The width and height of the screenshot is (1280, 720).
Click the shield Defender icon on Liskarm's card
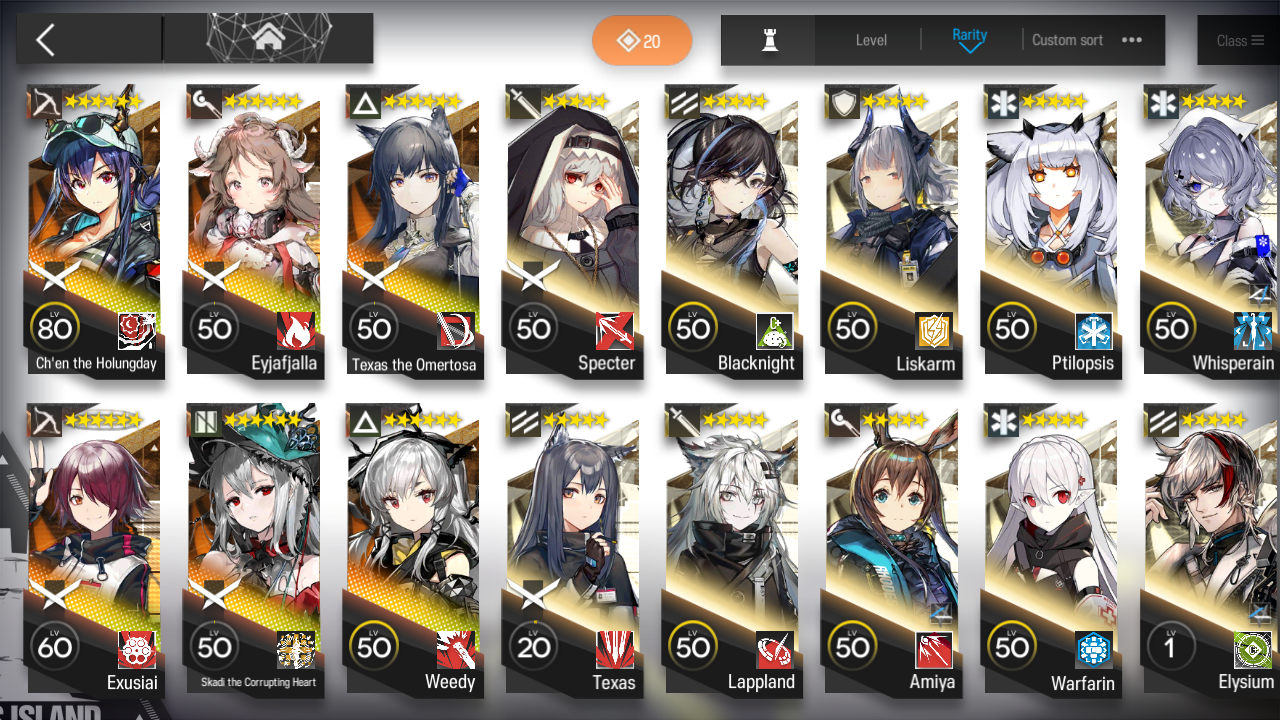pos(842,102)
